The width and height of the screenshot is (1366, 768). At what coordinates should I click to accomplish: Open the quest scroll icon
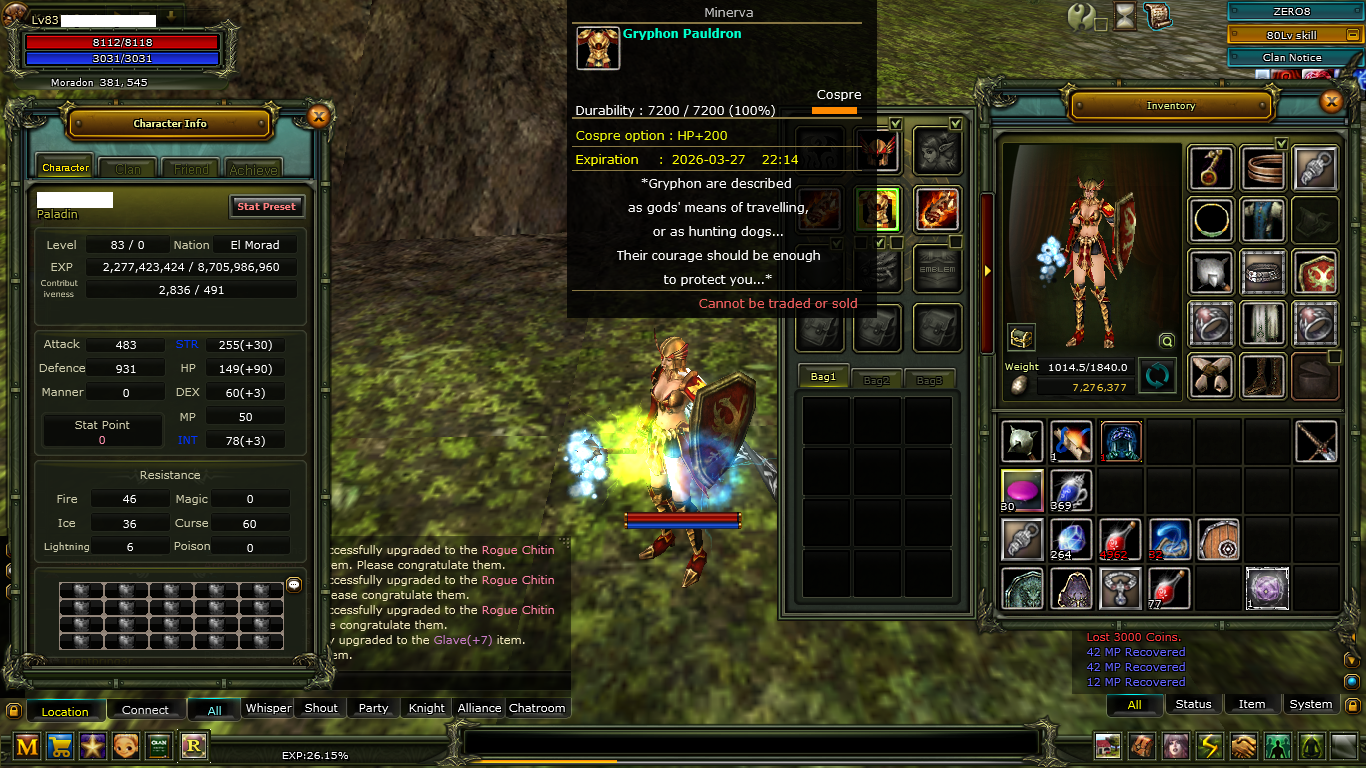(x=1158, y=15)
